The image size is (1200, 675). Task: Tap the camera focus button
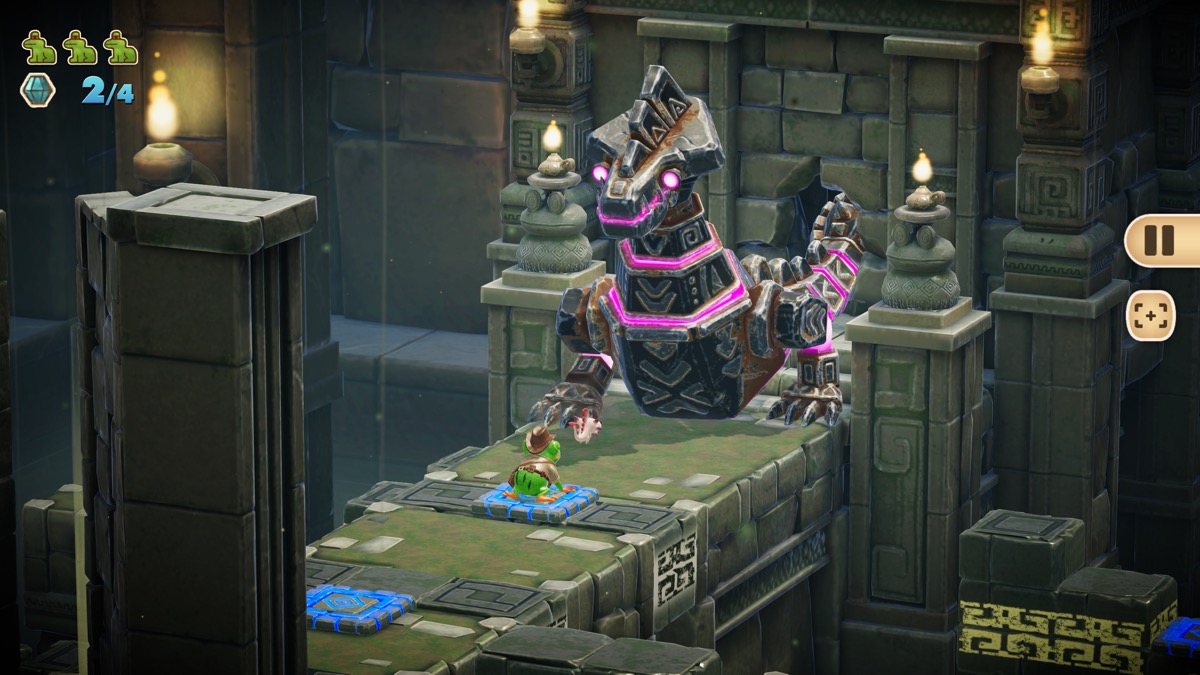[1150, 315]
